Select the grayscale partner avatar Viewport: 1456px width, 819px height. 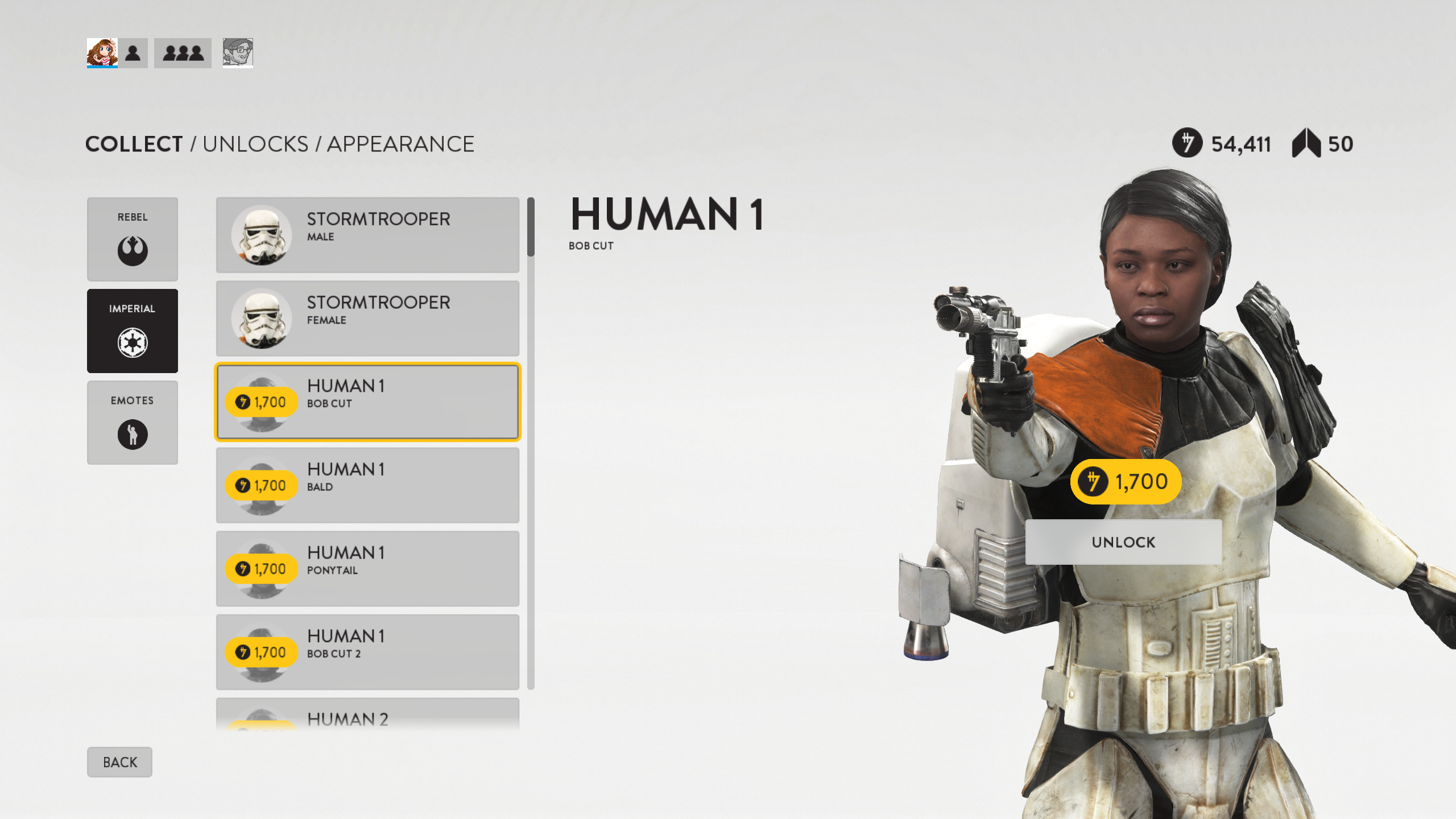pyautogui.click(x=238, y=53)
